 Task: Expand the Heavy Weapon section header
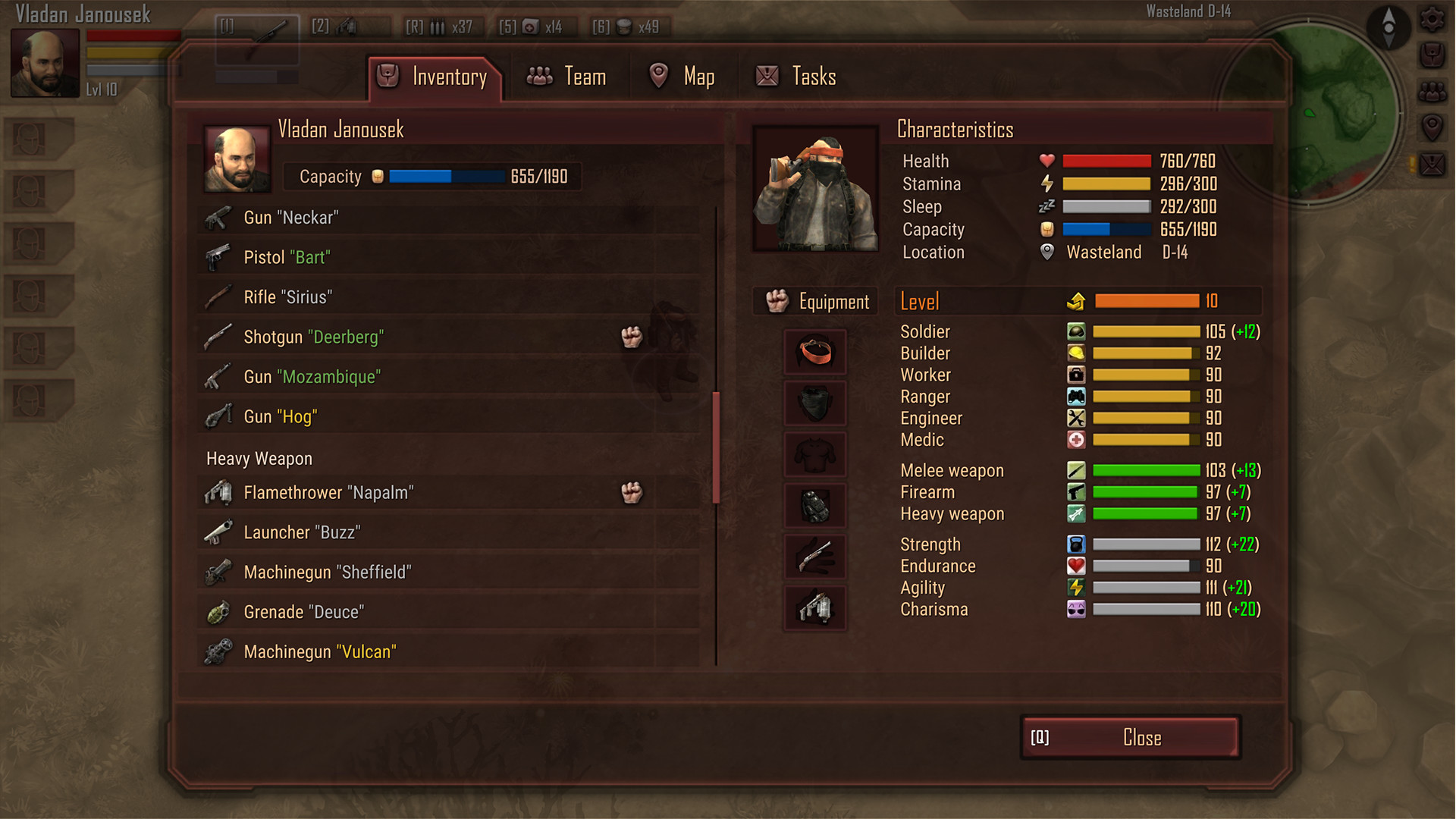pos(259,458)
